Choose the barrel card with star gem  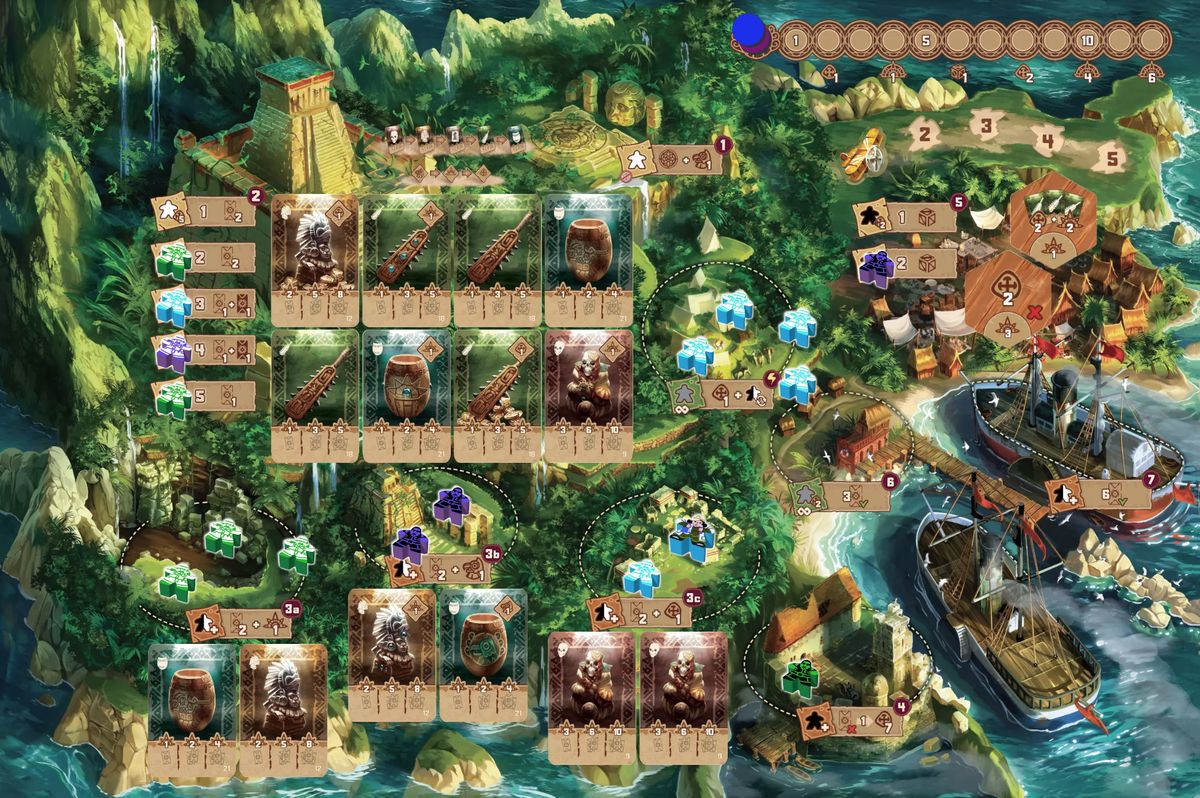click(404, 396)
